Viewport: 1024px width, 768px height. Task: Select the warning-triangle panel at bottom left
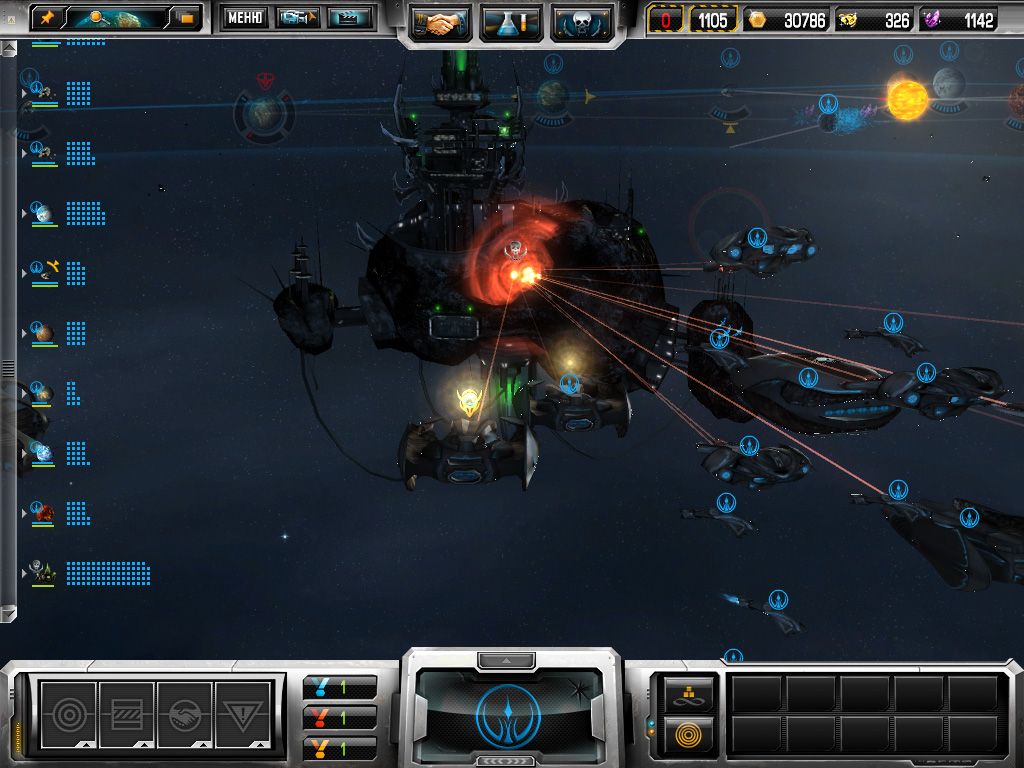click(243, 714)
